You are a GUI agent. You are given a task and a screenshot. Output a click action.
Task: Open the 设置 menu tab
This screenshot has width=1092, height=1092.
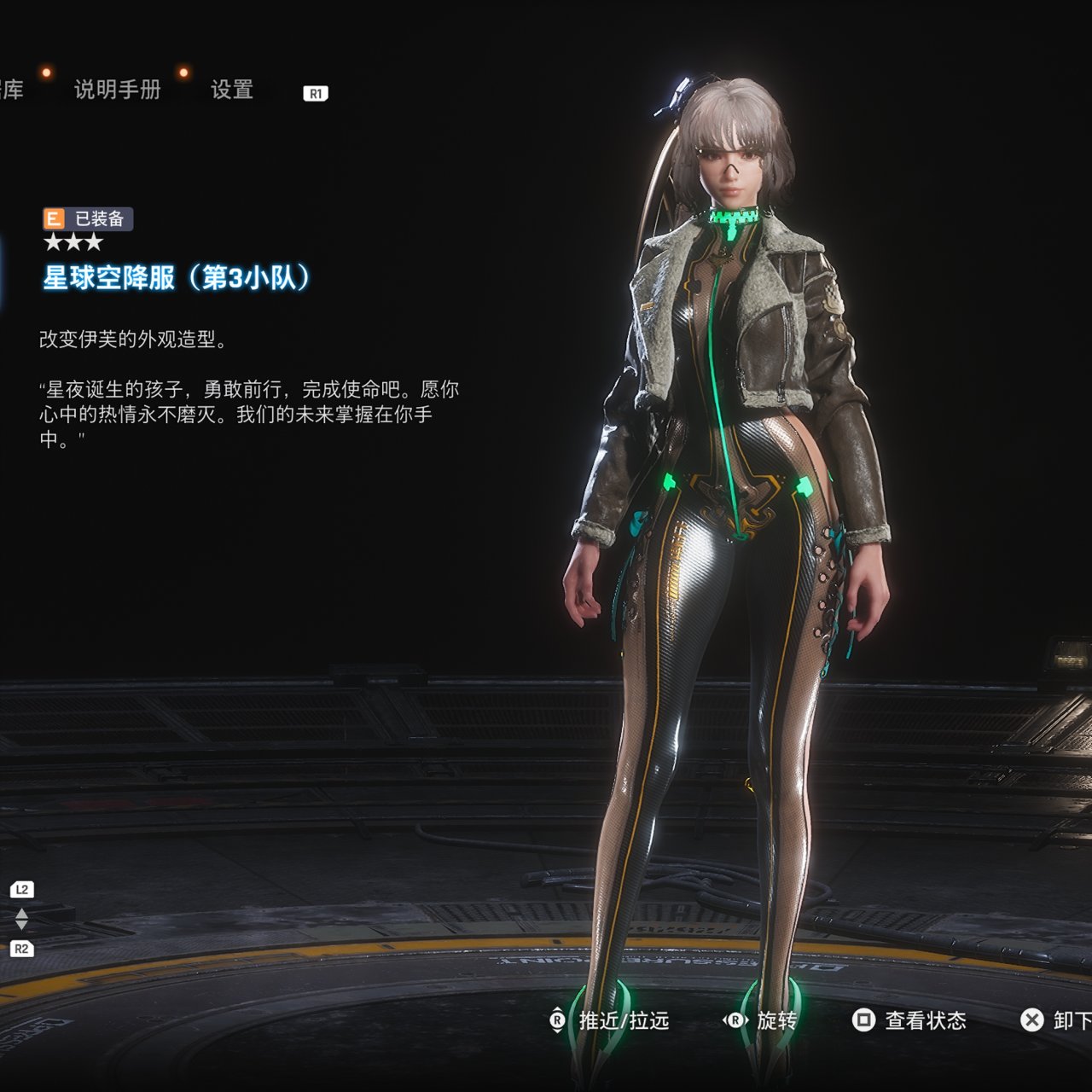(230, 90)
